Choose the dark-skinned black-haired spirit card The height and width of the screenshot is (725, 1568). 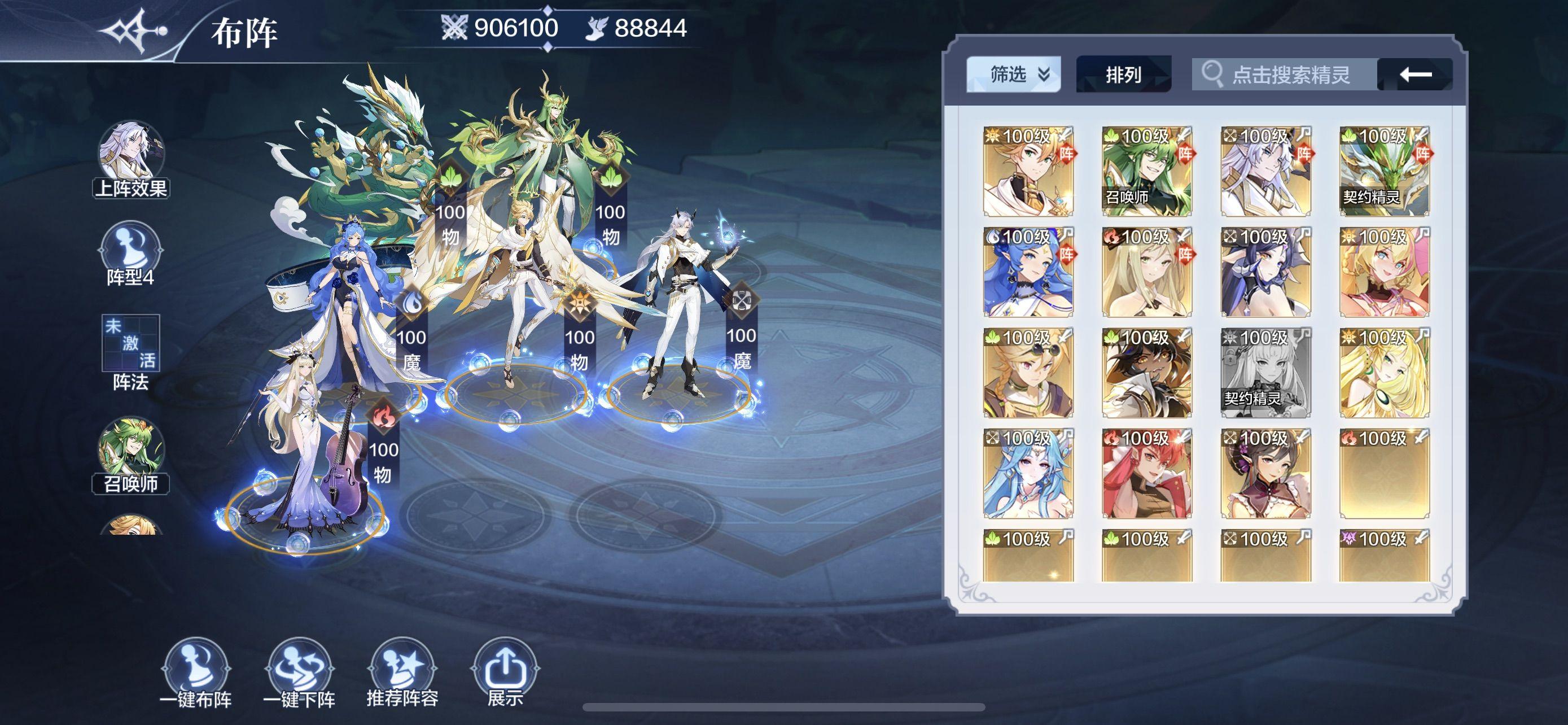pos(1147,373)
